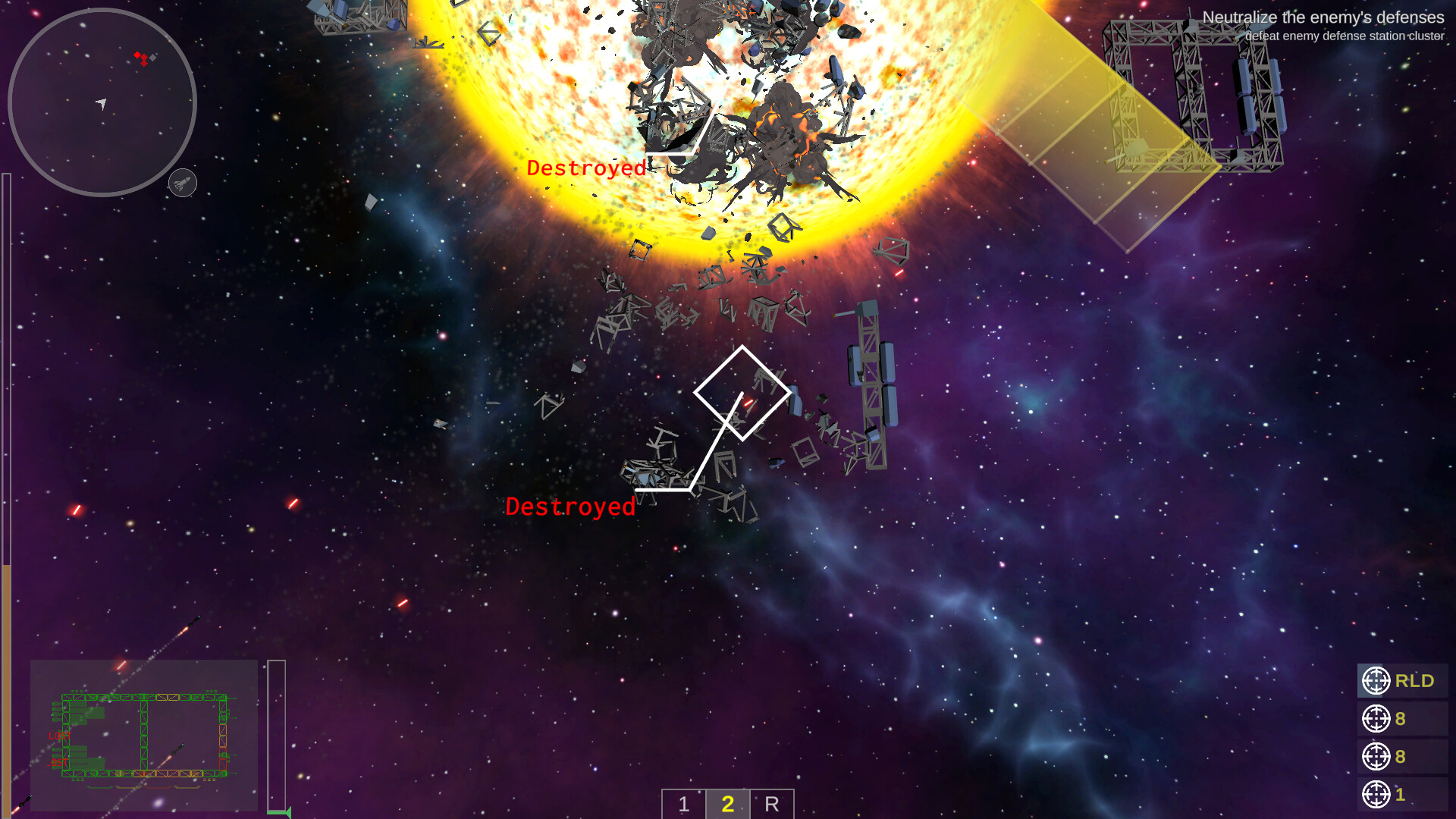Click the player arrow in the minimap
The height and width of the screenshot is (819, 1456).
pyautogui.click(x=101, y=102)
